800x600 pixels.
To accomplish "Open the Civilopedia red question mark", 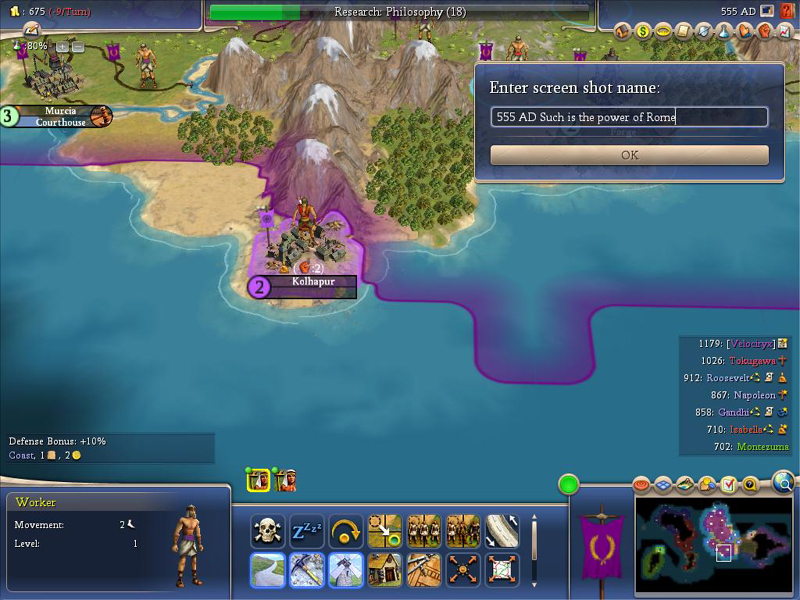I will 788,11.
